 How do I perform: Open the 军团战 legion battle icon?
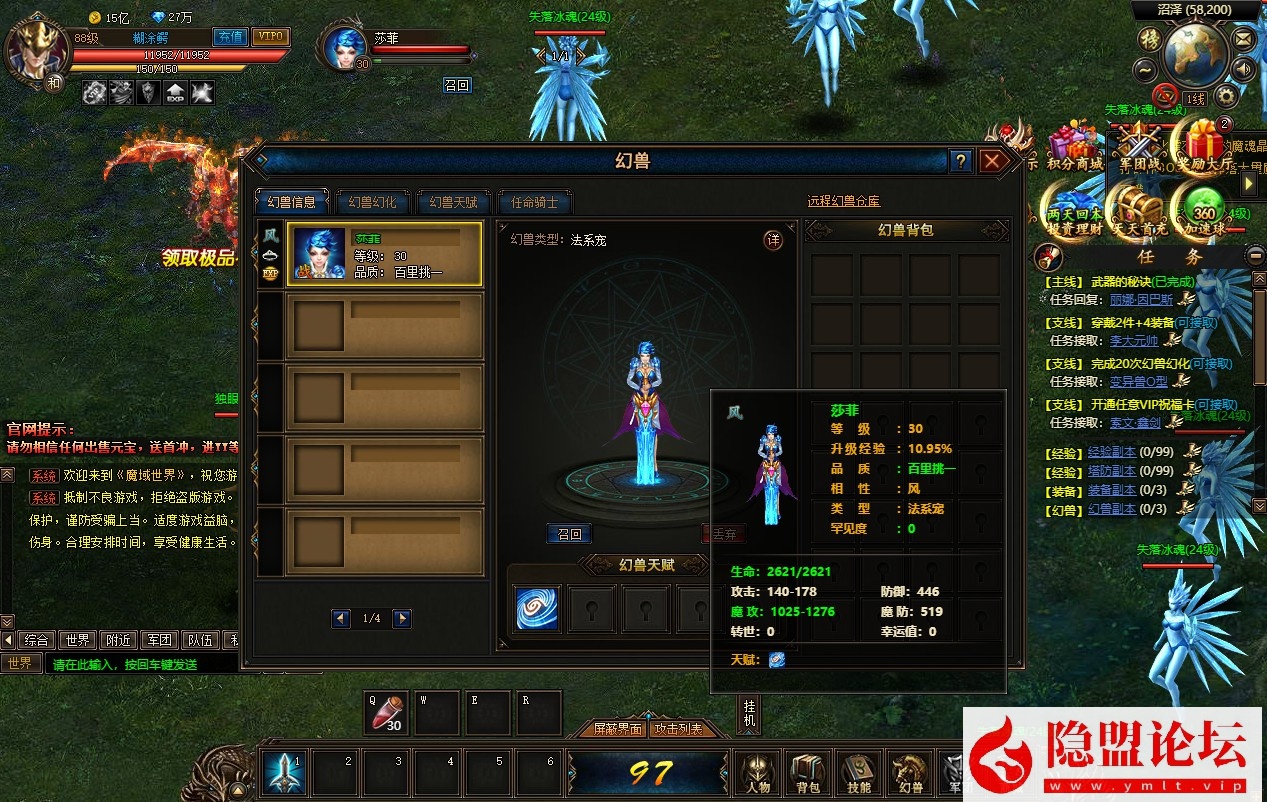pos(1137,147)
